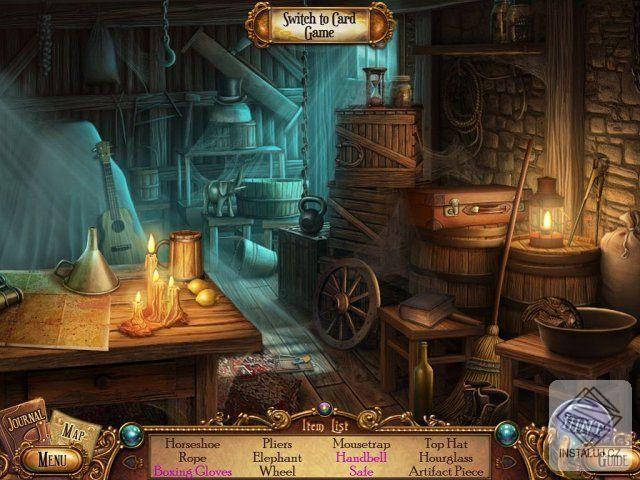Select Artifact Piece in the item list
Viewport: 640px width, 480px height.
tap(445, 471)
